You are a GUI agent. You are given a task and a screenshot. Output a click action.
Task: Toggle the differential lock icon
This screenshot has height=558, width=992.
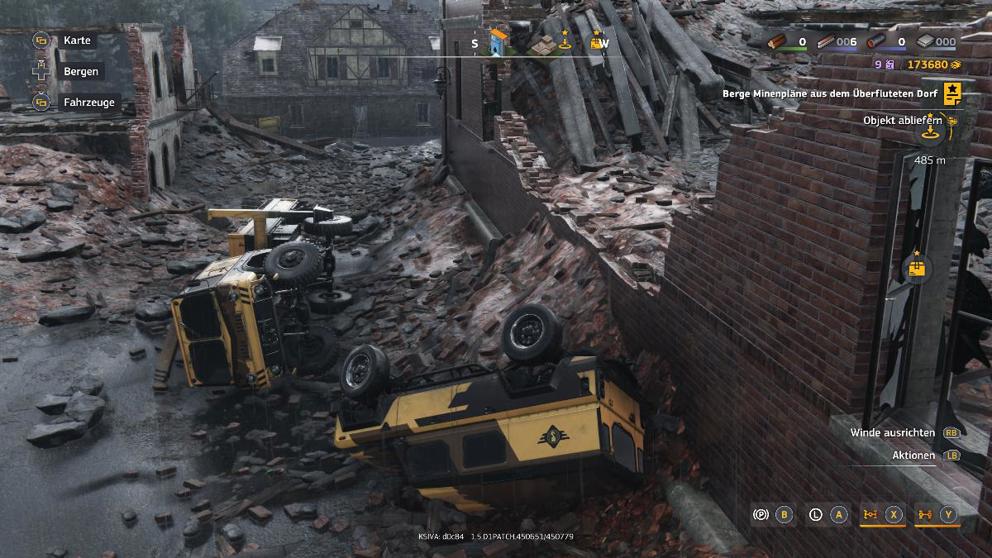point(870,515)
